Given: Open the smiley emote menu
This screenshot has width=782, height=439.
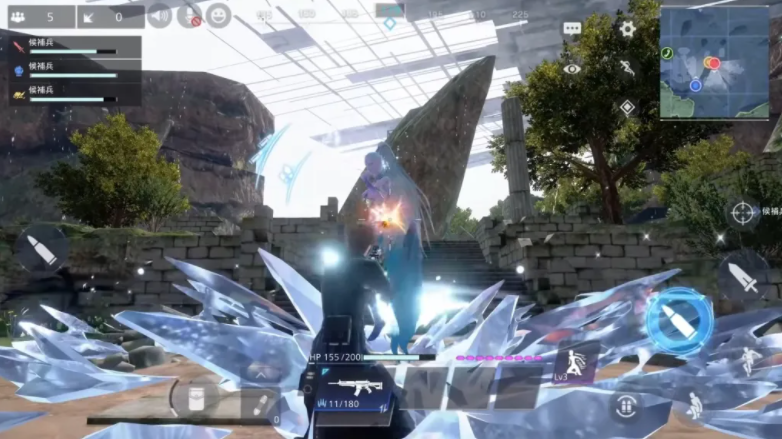Looking at the screenshot, I should [219, 16].
